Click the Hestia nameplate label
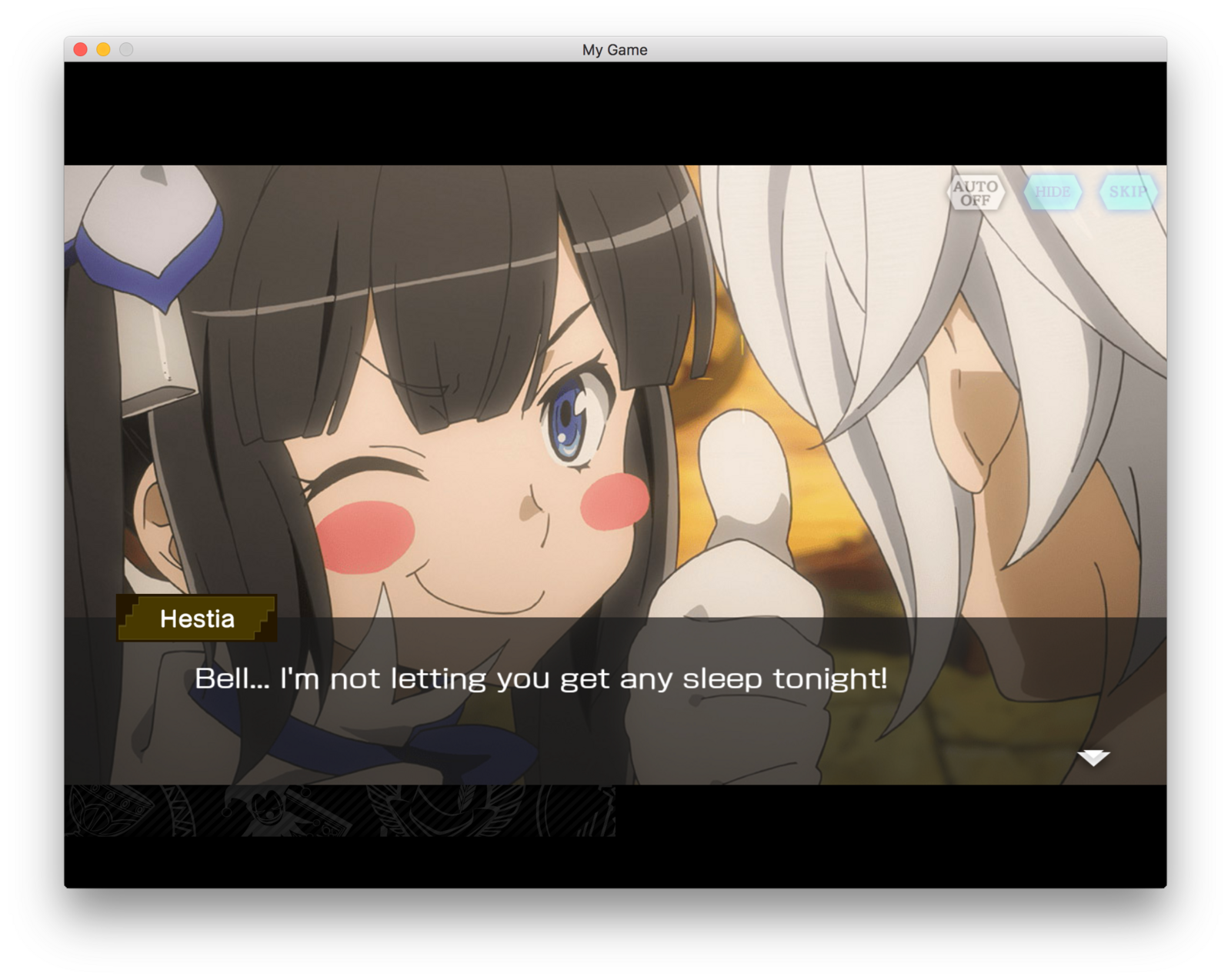Image resolution: width=1231 pixels, height=980 pixels. click(x=196, y=618)
